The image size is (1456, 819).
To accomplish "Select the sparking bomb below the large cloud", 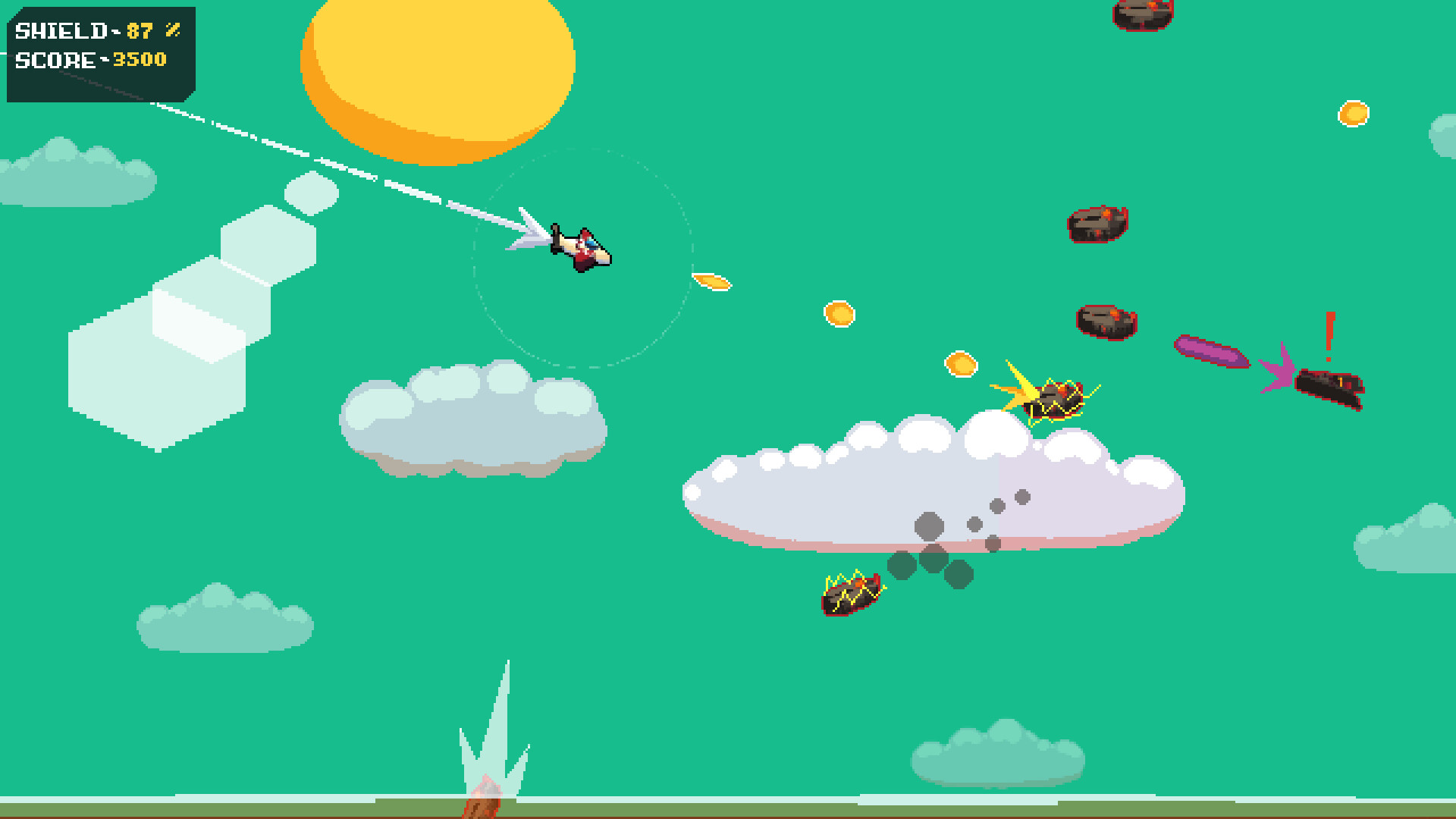I will tap(849, 594).
